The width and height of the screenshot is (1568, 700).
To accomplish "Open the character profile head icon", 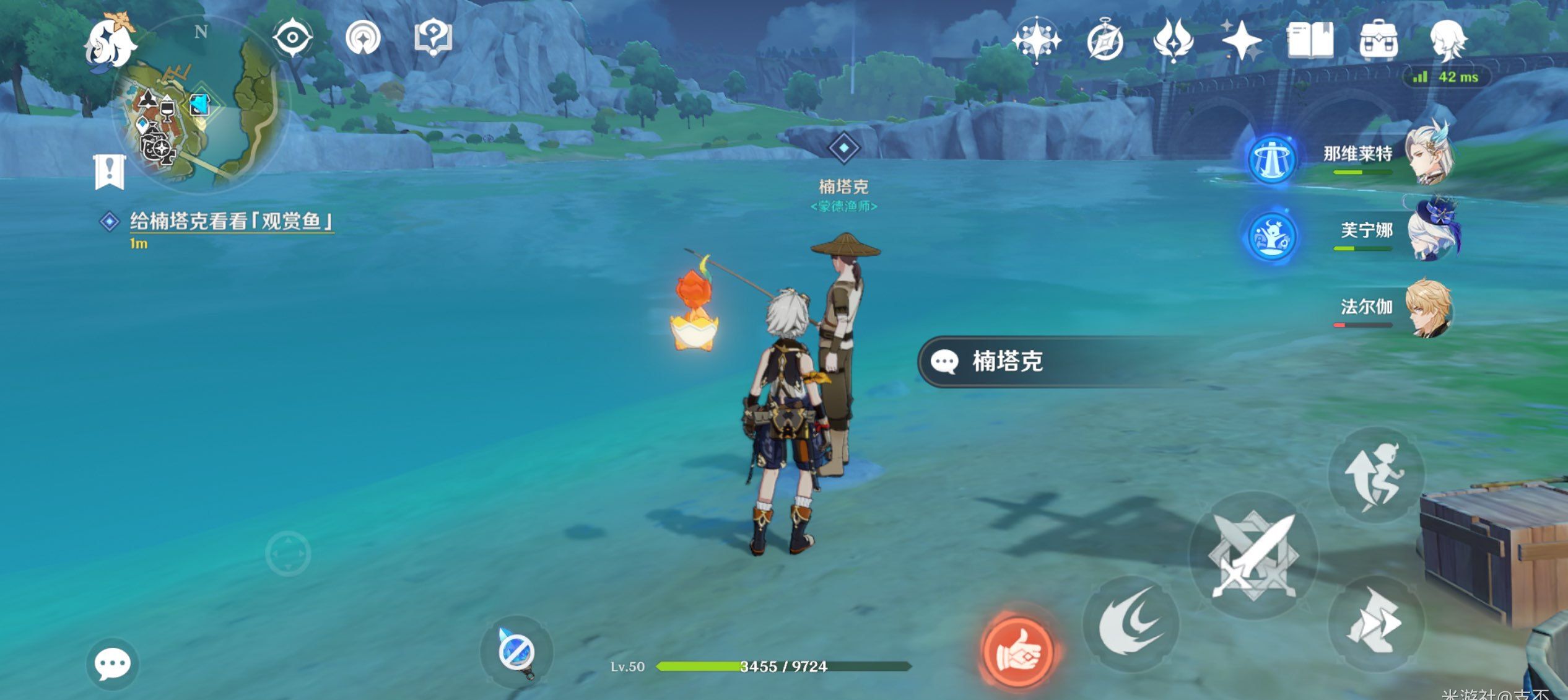I will [x=1447, y=41].
